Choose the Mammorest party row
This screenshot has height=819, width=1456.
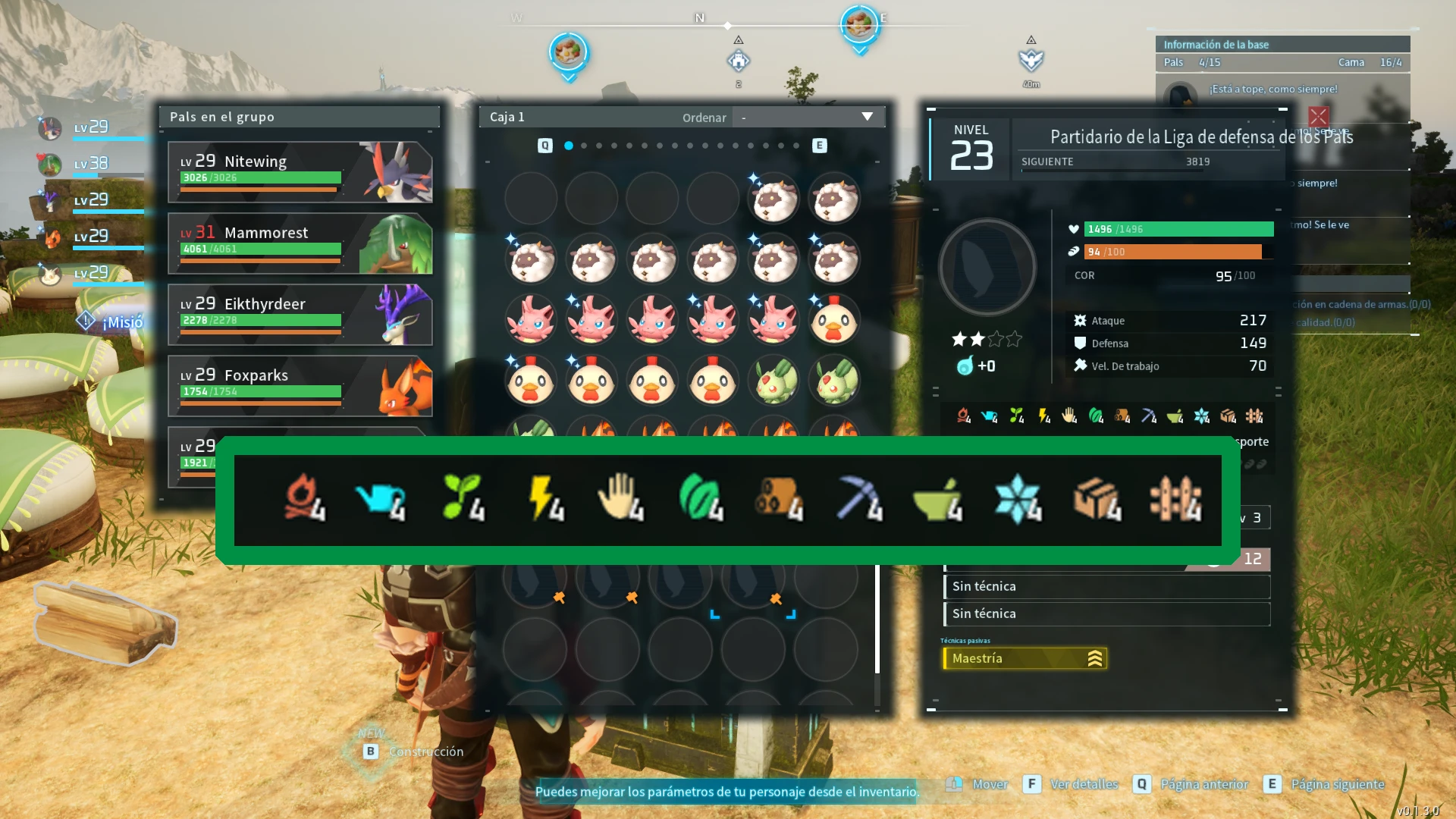click(x=300, y=243)
